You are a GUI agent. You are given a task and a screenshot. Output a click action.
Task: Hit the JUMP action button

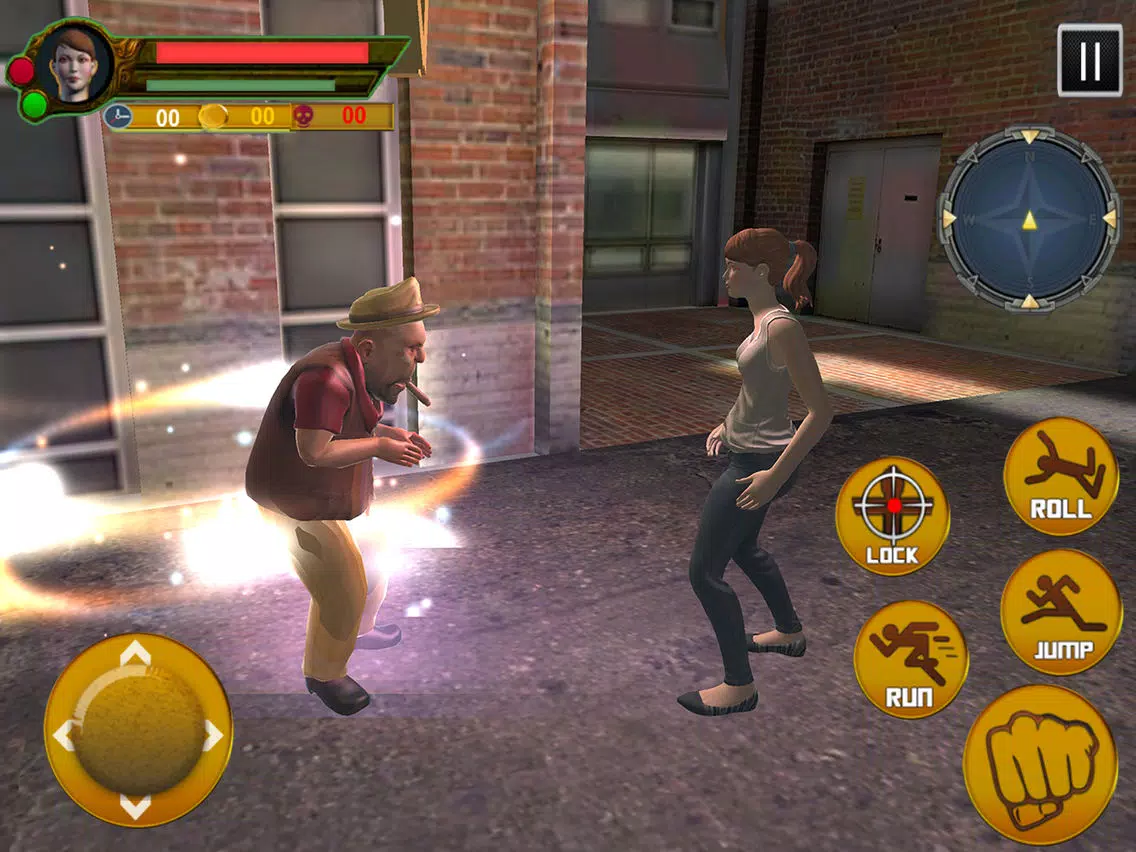[1061, 611]
